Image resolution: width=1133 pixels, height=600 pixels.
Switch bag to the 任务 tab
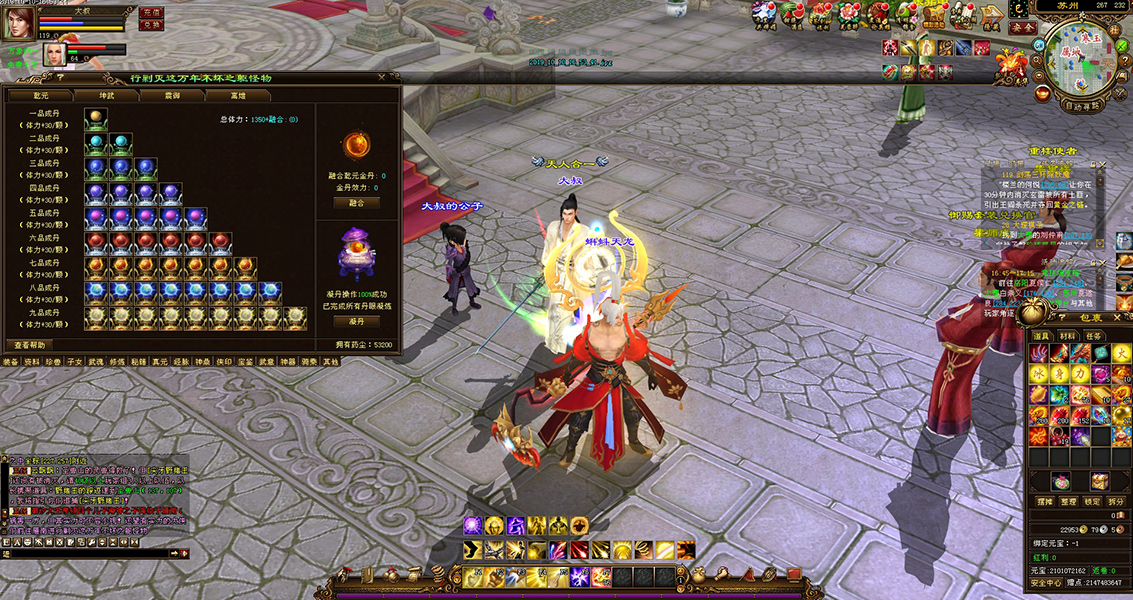coord(1094,336)
